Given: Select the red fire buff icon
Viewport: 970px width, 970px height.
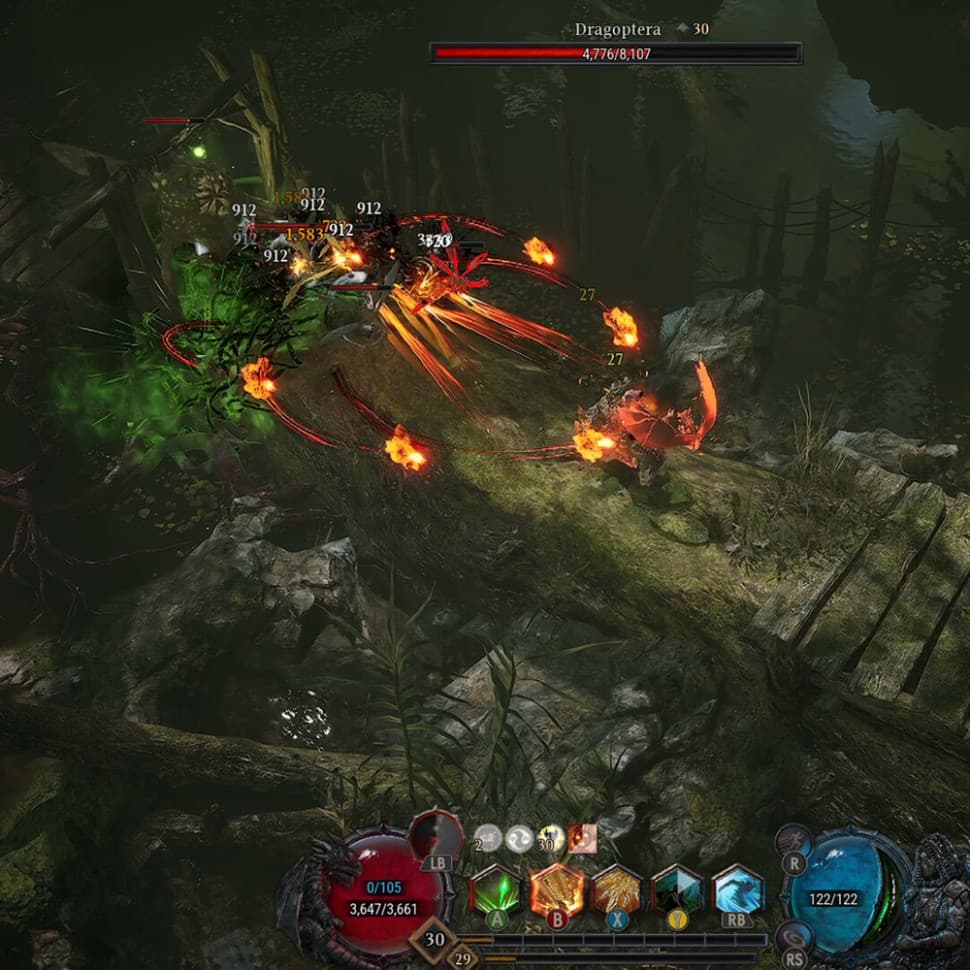Looking at the screenshot, I should tap(582, 838).
